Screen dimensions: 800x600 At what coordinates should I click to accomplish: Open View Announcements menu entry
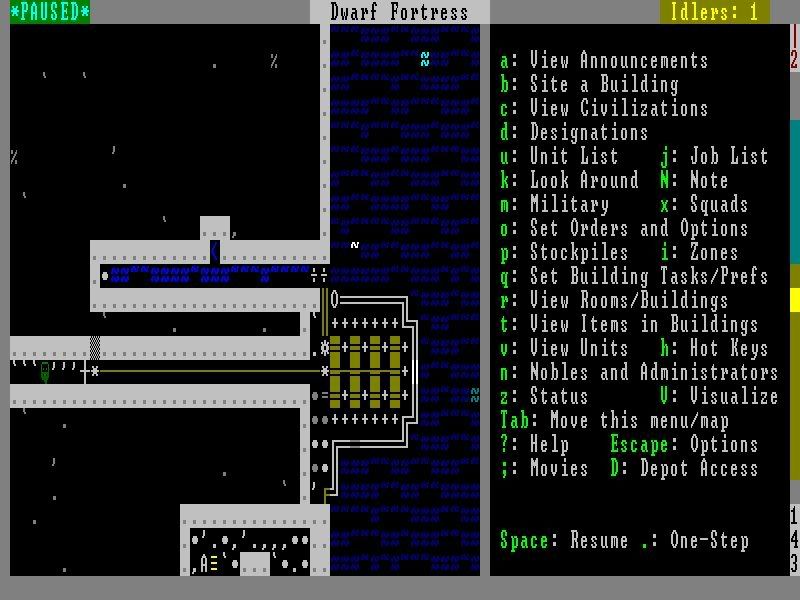604,61
